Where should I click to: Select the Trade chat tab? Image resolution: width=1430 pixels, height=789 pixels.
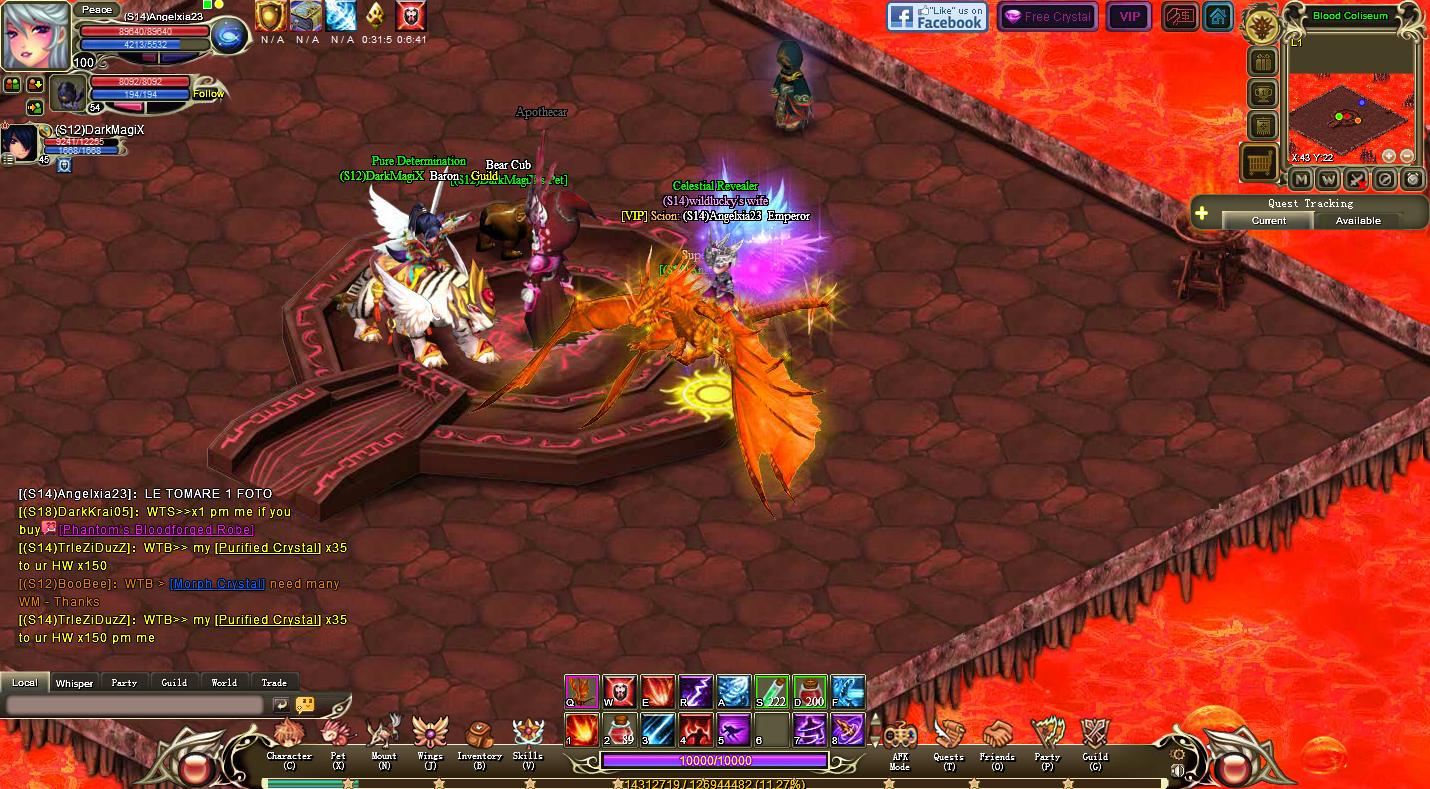click(274, 682)
